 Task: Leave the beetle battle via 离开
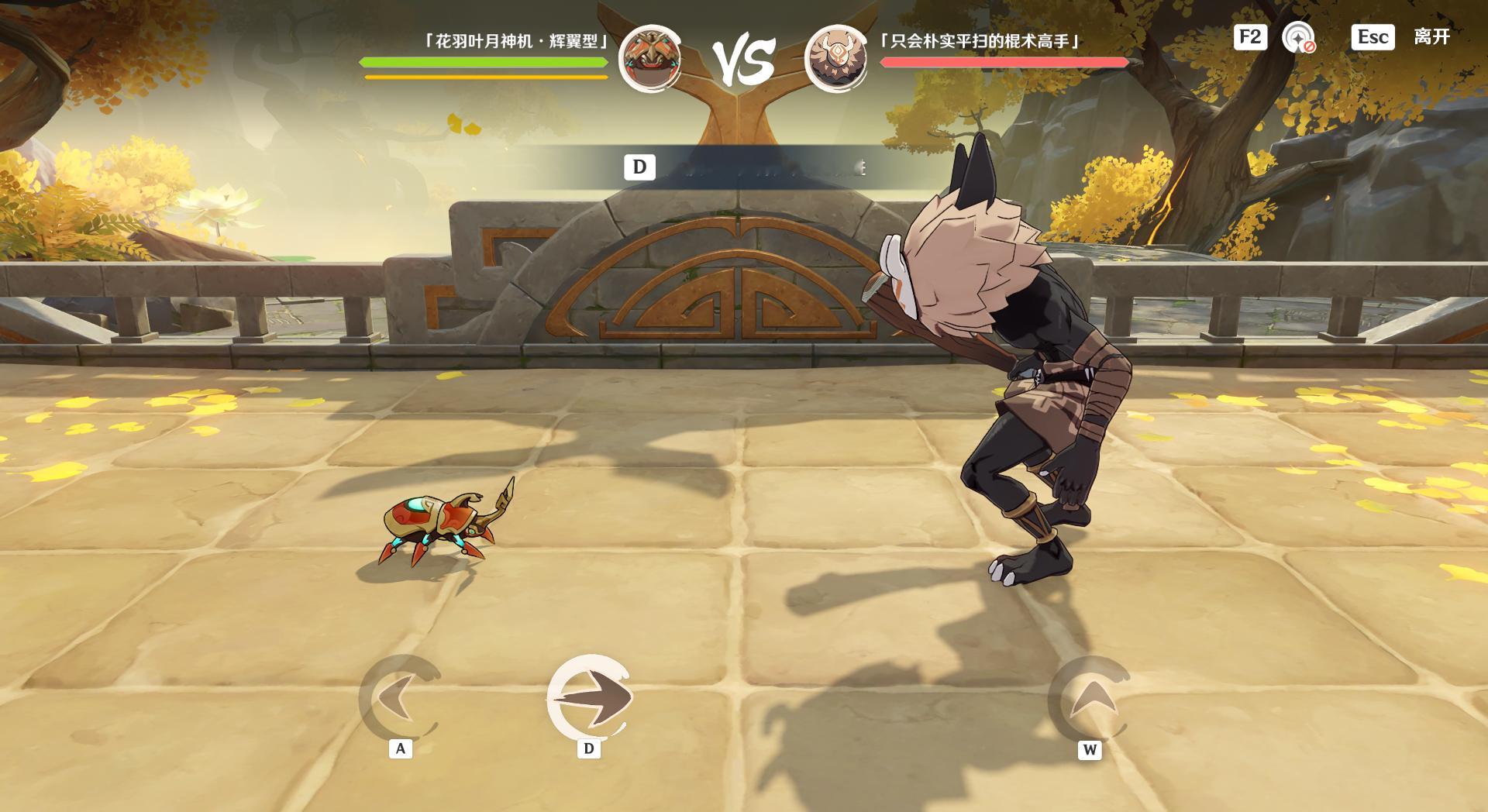pos(1431,37)
